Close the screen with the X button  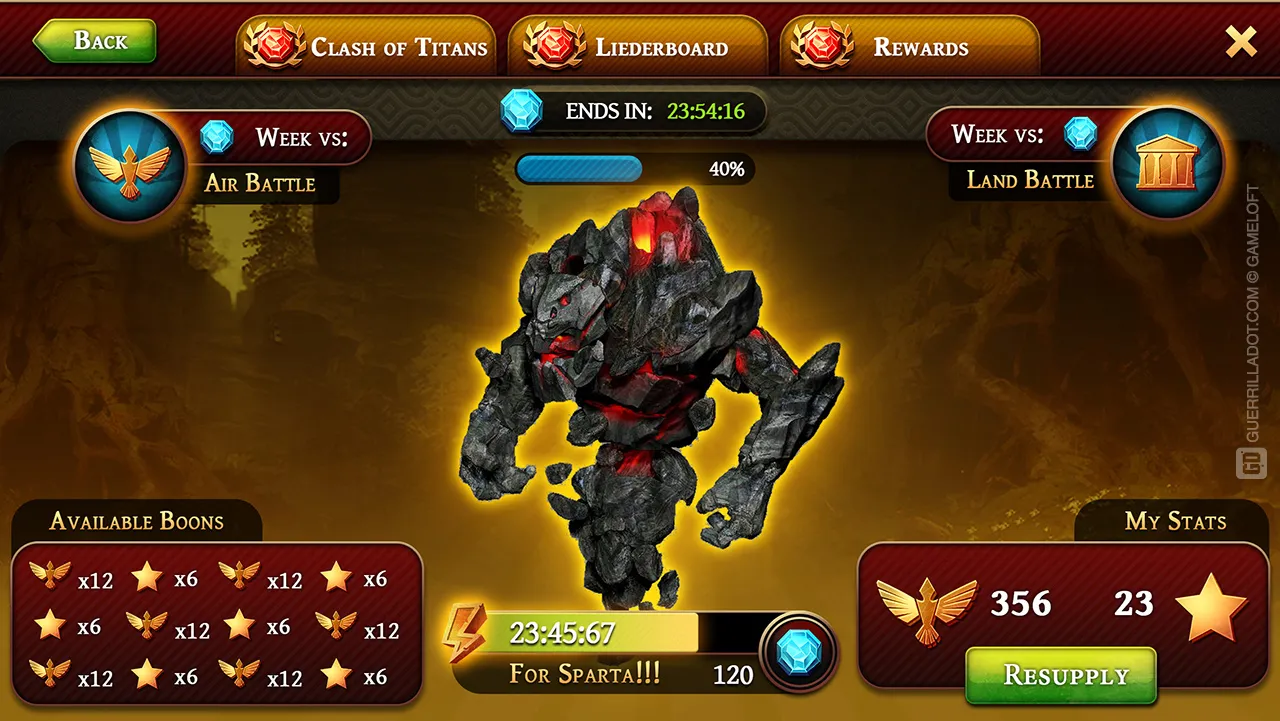coord(1241,41)
